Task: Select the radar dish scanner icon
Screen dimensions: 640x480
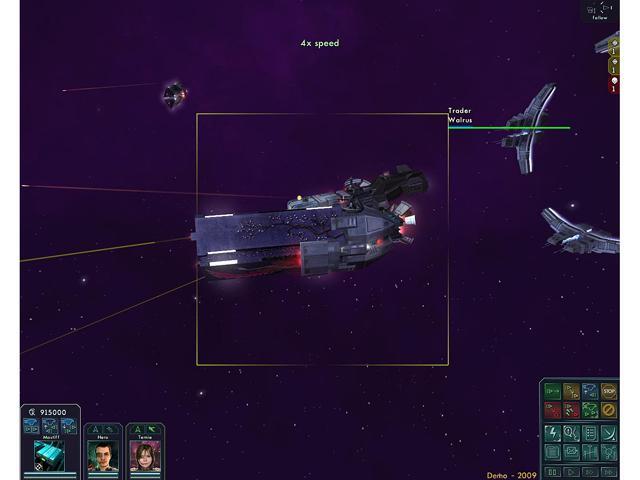Action: [x=610, y=433]
